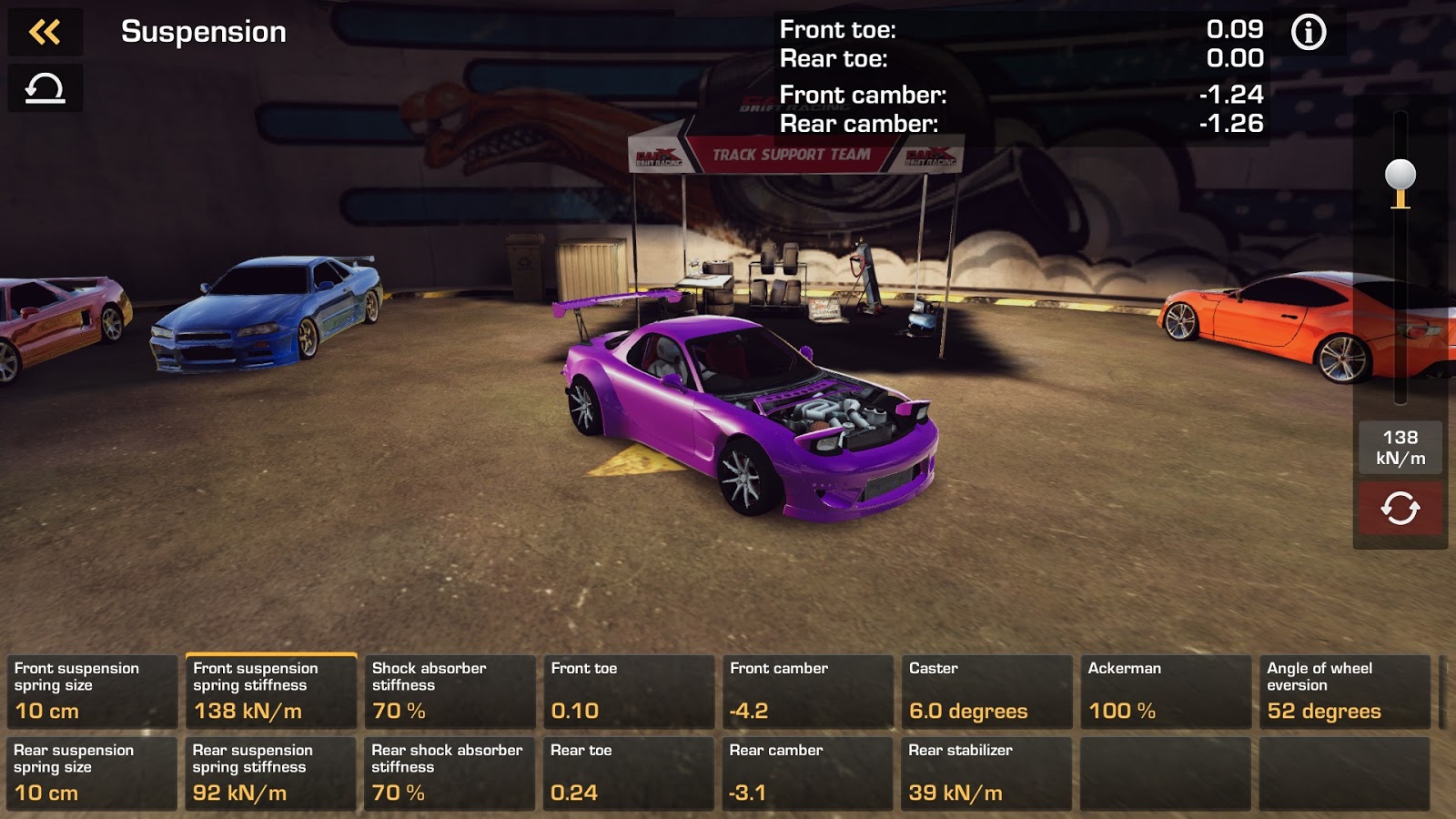Click the reset suspension settings icon
Viewport: 1456px width, 819px height.
pos(45,88)
